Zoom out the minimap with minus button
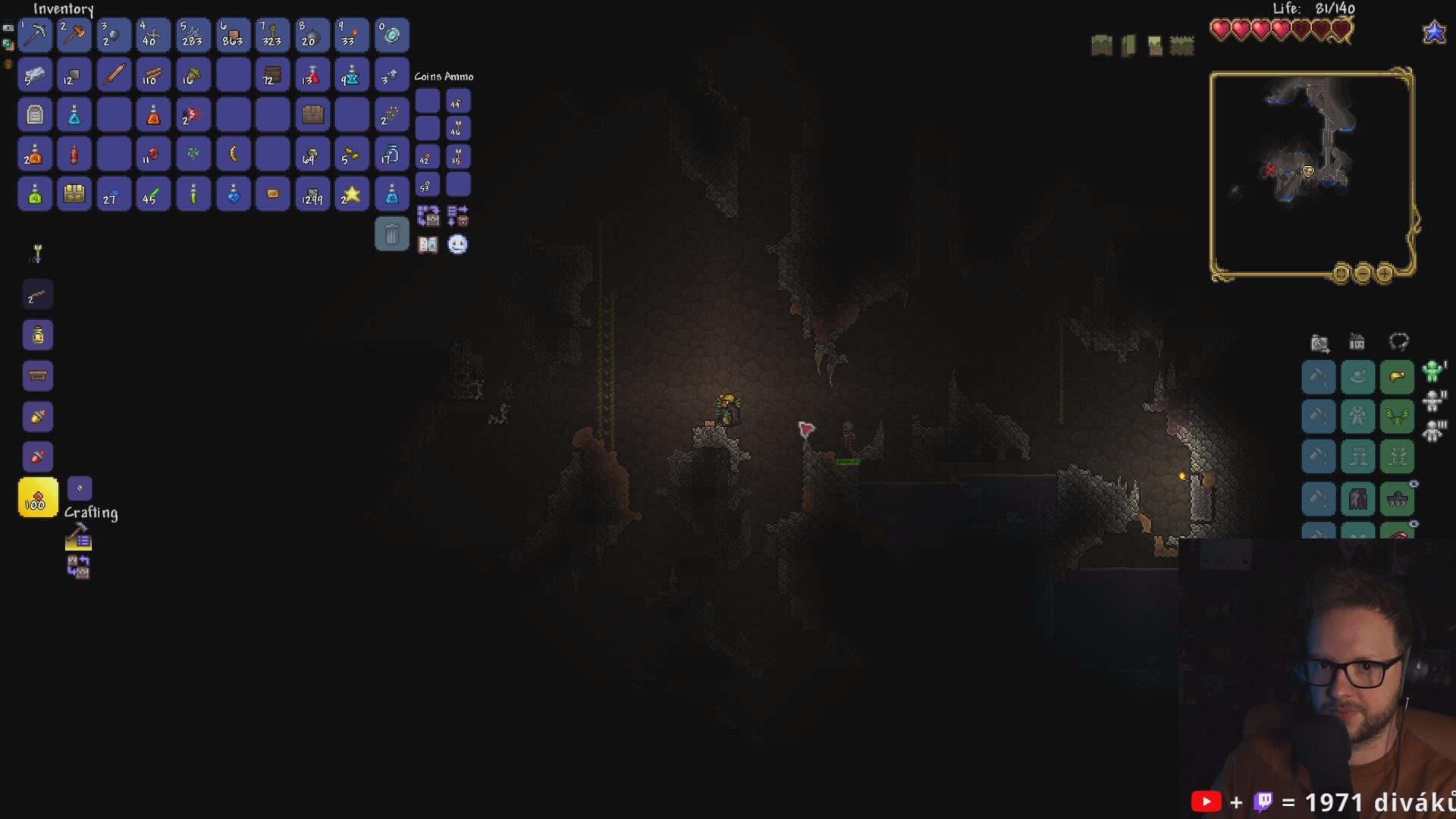The image size is (1456, 819). click(1362, 273)
